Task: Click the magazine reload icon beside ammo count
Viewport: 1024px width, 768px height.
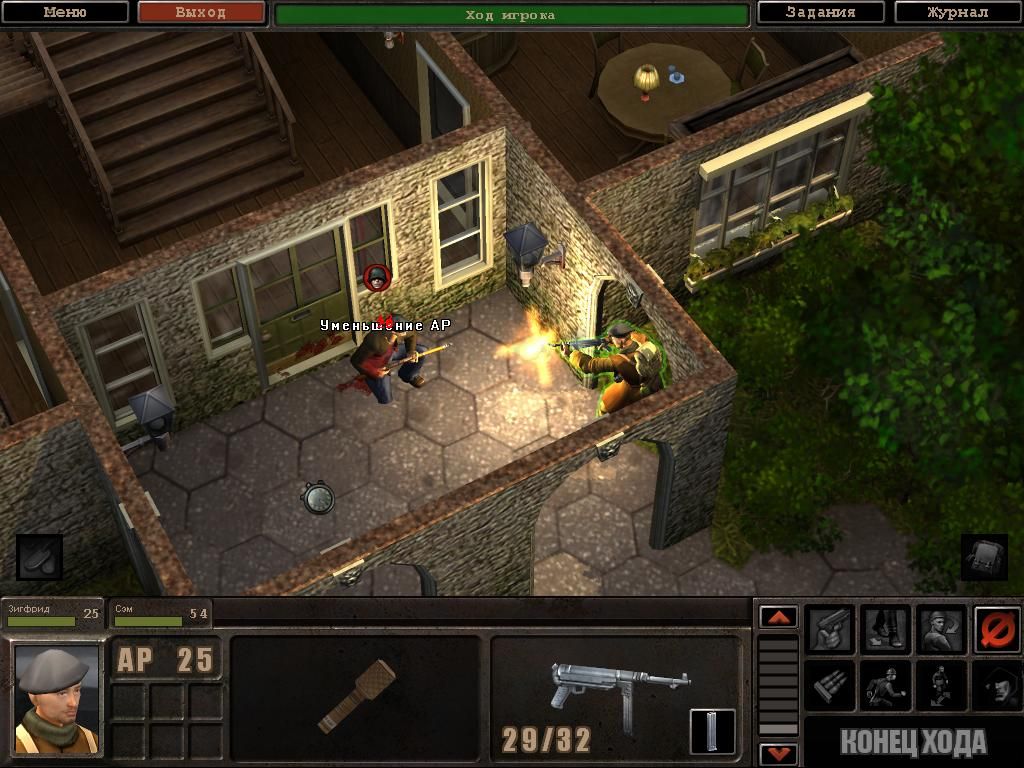Action: tap(712, 732)
